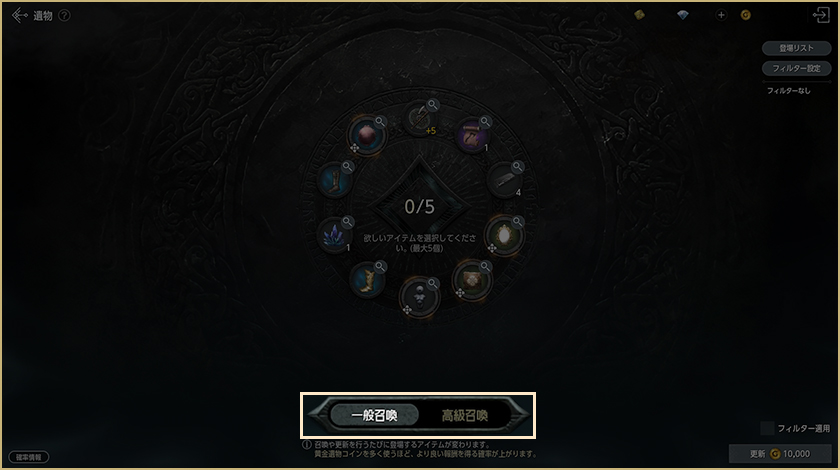The height and width of the screenshot is (470, 840).
Task: Switch to the 高級召喚 tab
Action: tap(465, 414)
